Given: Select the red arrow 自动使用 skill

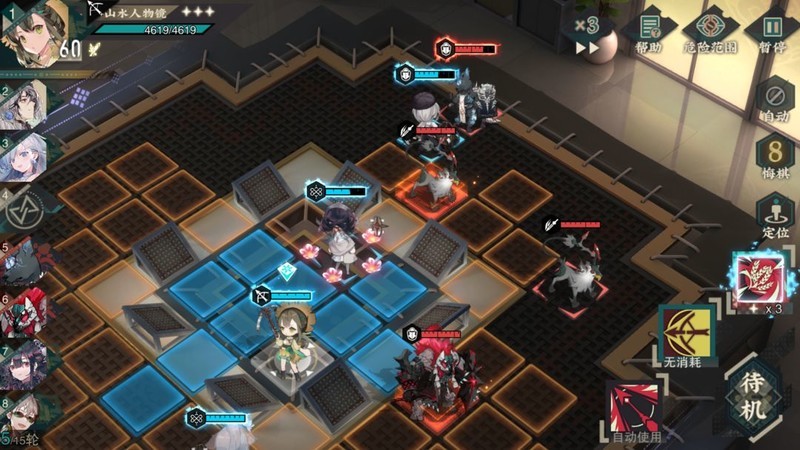Looking at the screenshot, I should pos(637,408).
